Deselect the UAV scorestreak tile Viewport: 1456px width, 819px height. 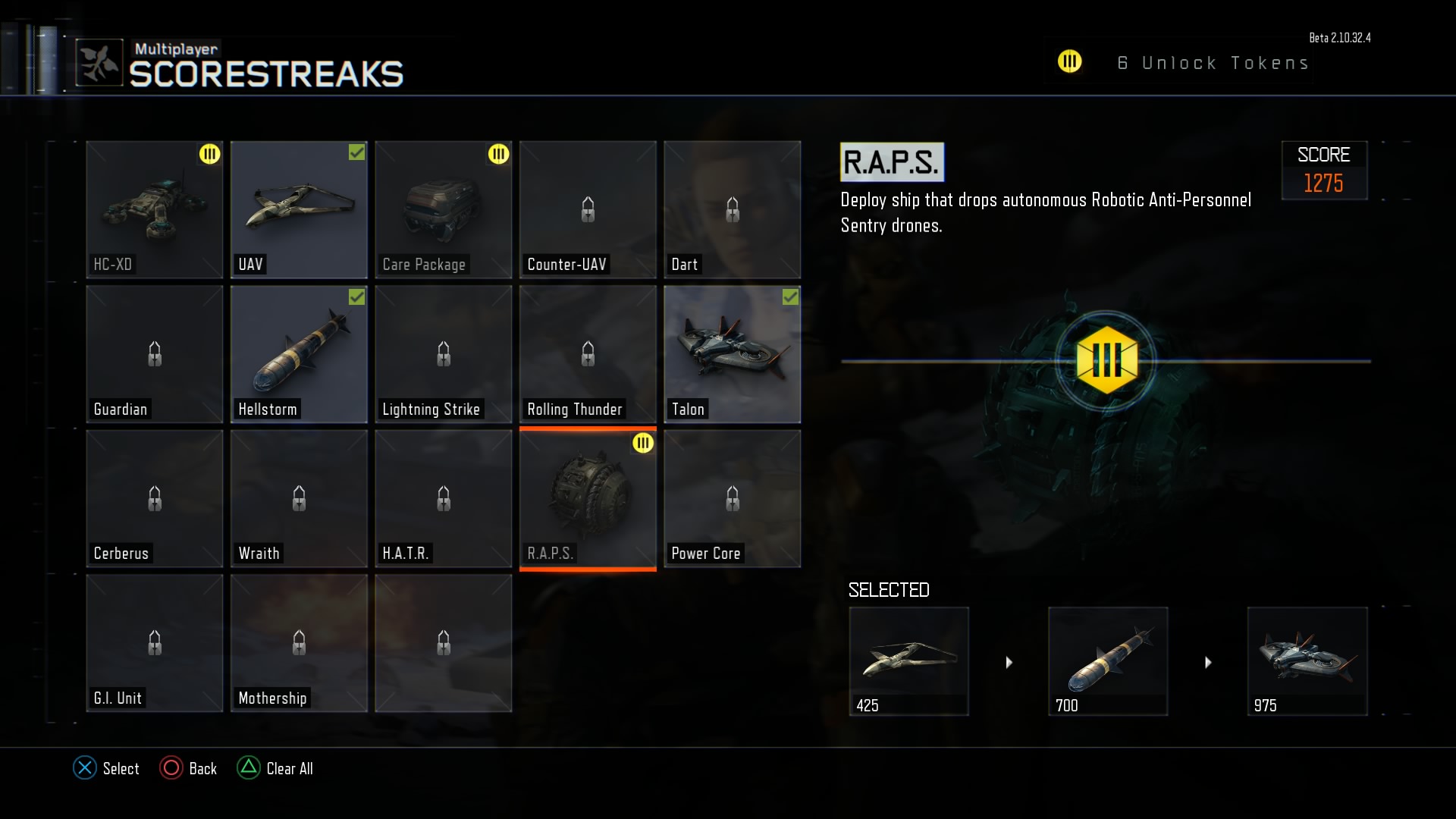299,209
